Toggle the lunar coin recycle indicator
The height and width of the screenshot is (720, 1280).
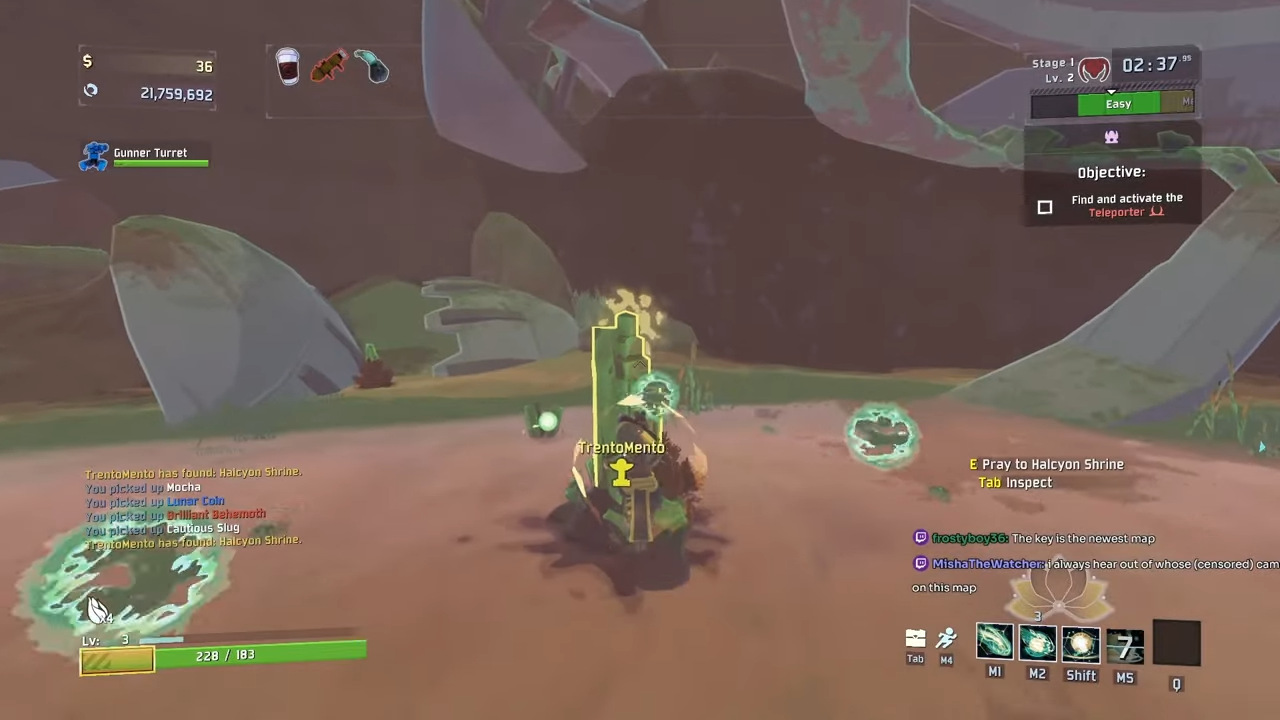(x=90, y=90)
